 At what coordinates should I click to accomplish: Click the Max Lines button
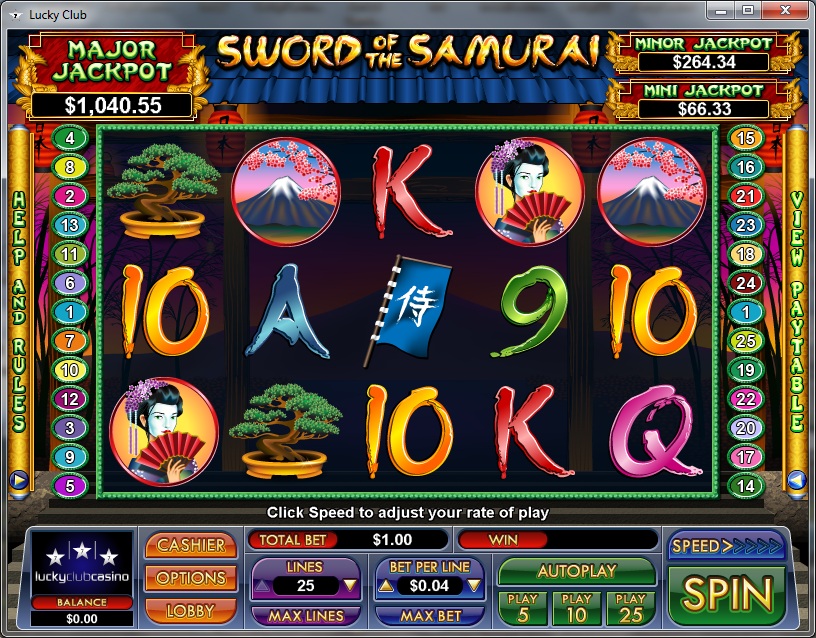click(x=305, y=616)
